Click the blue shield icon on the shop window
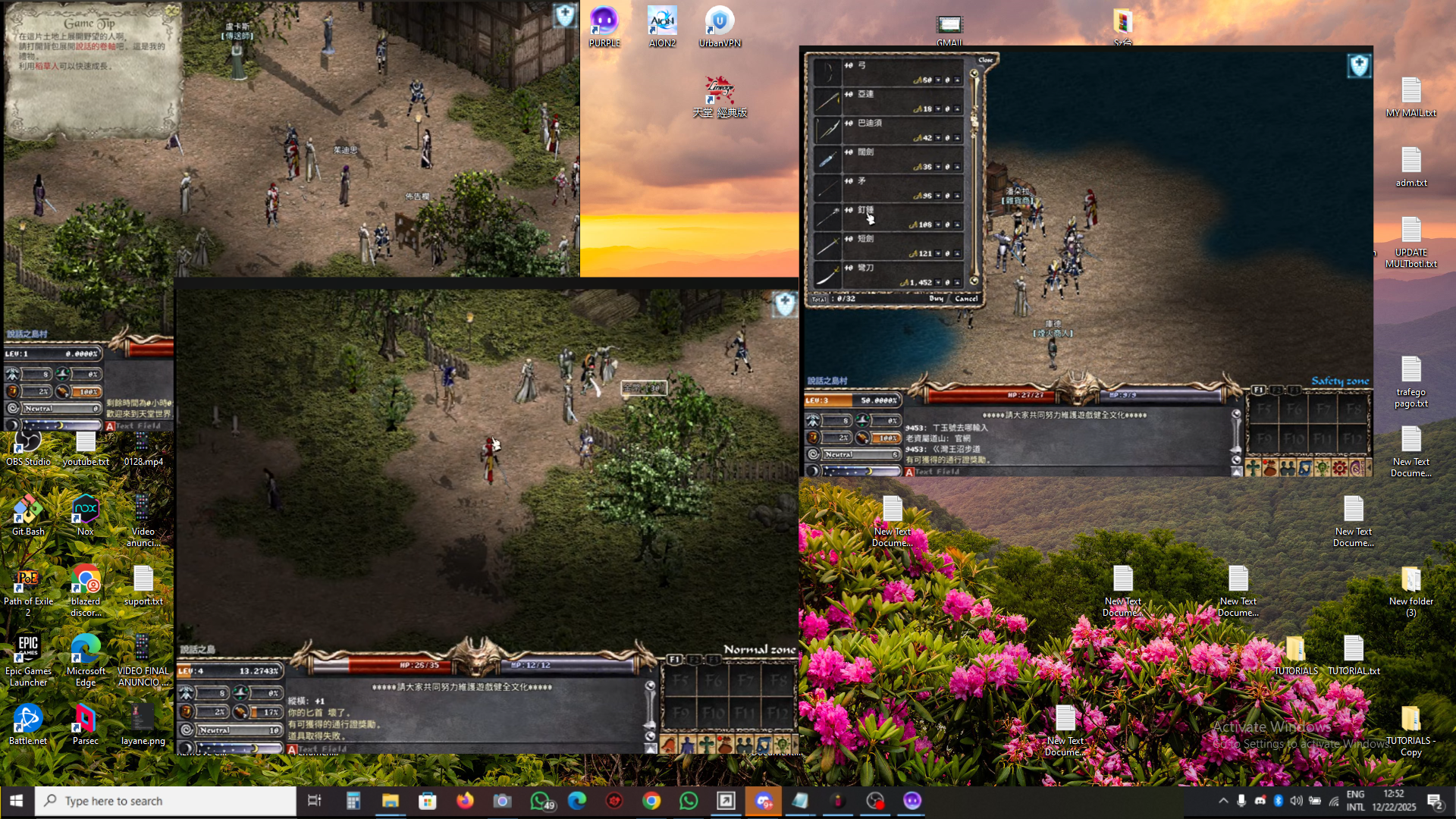Screen dimensions: 1456x819 click(x=1360, y=66)
